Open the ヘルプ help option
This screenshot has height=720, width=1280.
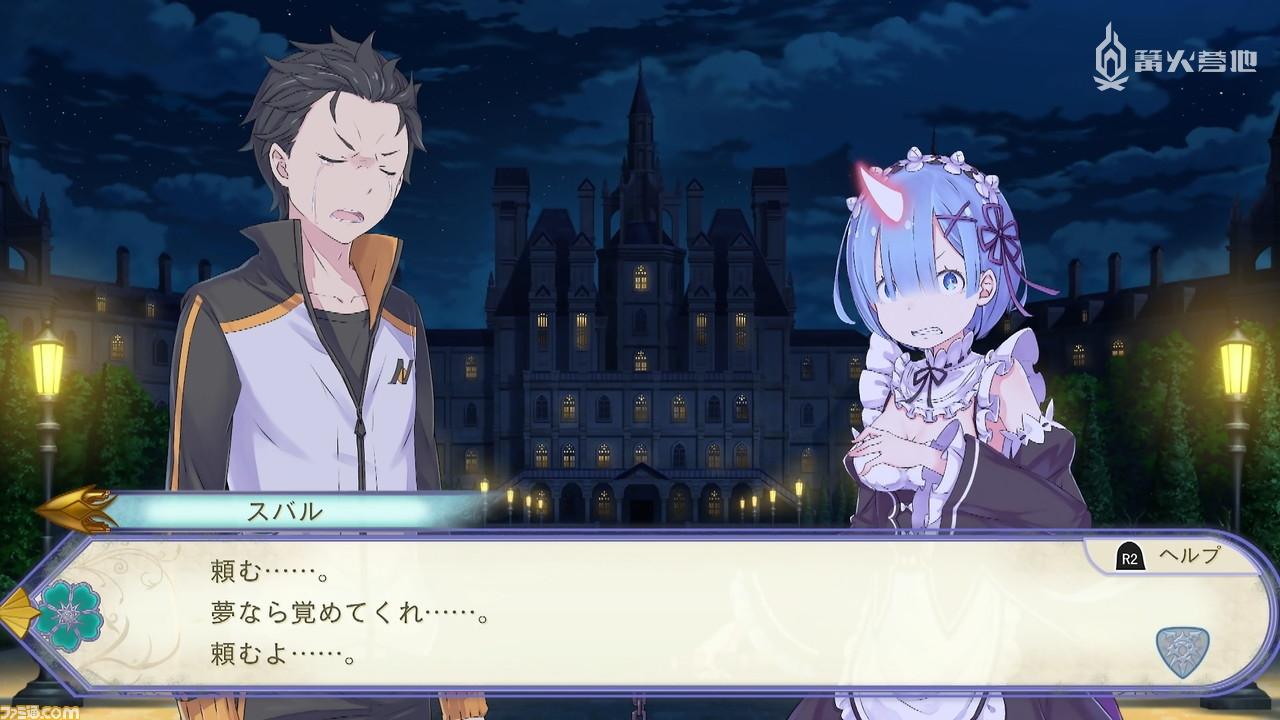point(1170,557)
